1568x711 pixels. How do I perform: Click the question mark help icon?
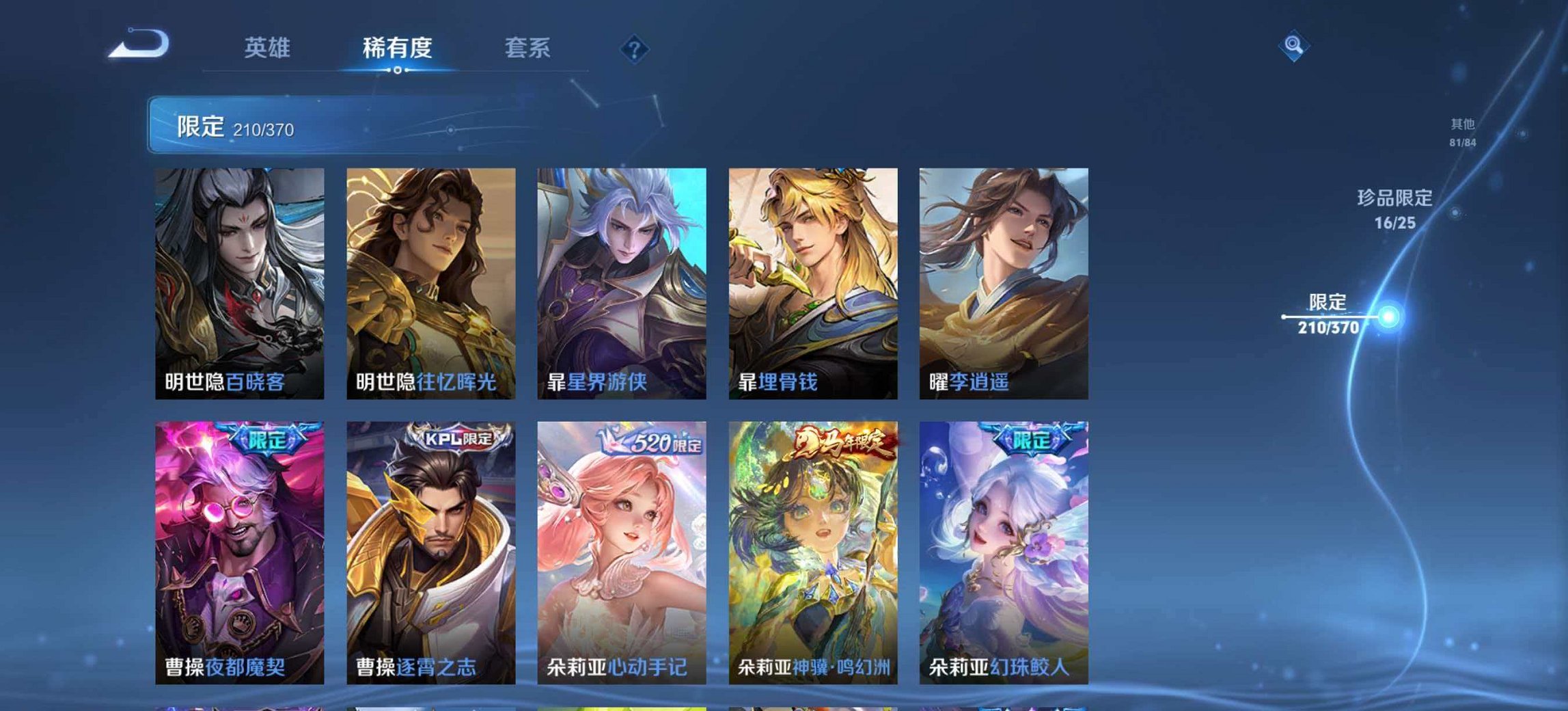[x=633, y=48]
